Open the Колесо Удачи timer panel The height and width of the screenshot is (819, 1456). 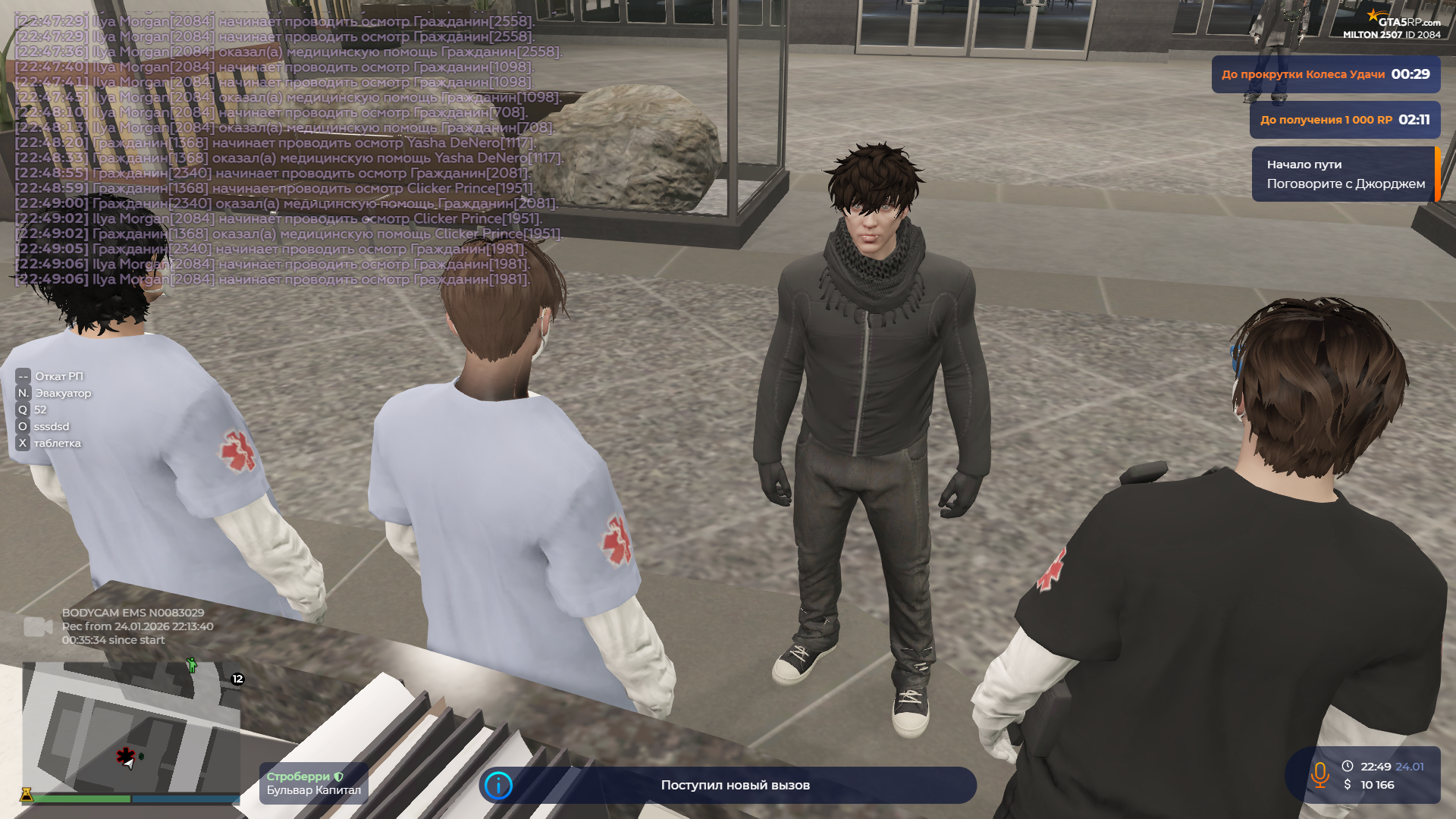[1325, 74]
